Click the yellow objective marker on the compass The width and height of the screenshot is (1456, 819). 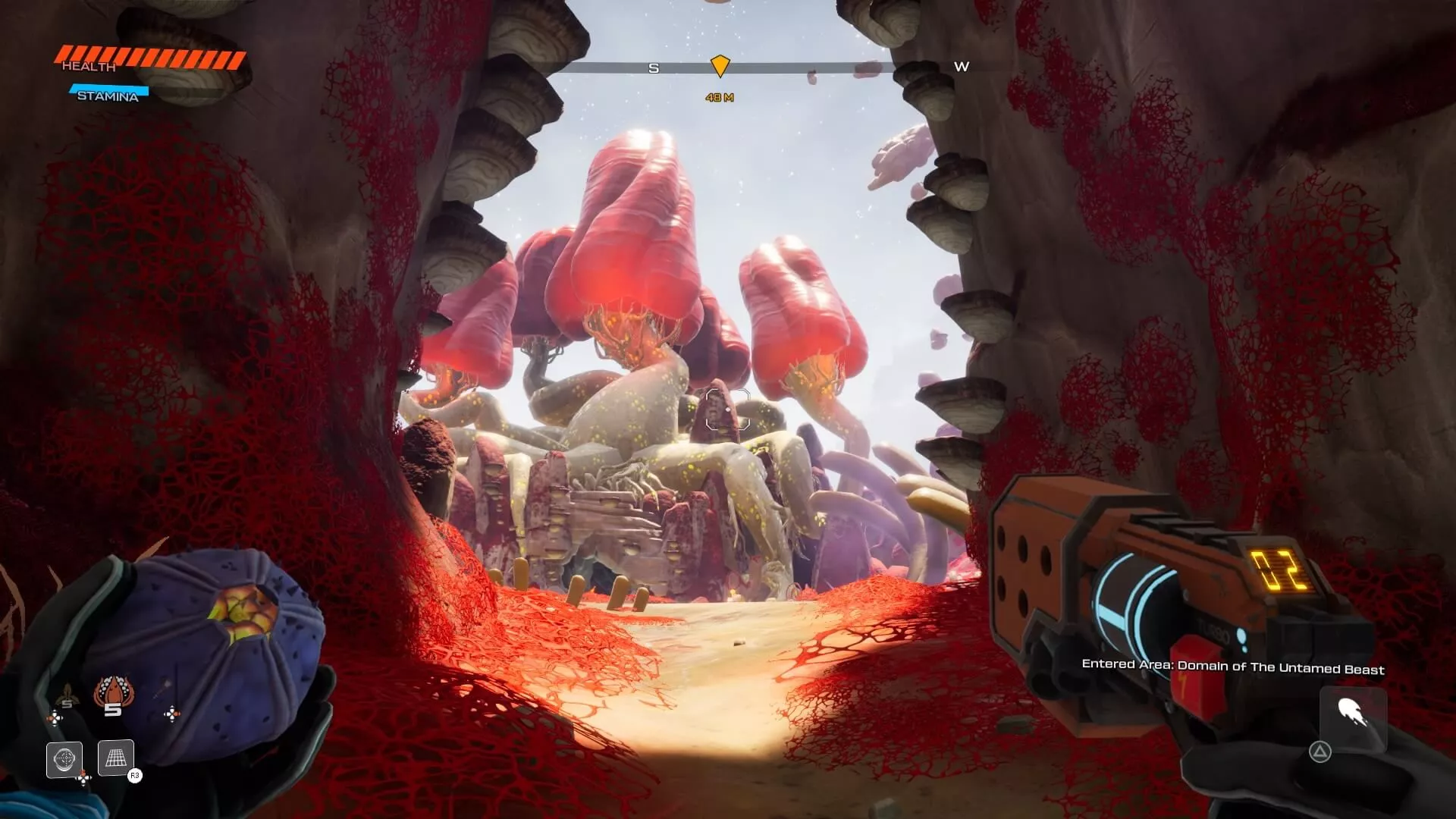[x=720, y=66]
